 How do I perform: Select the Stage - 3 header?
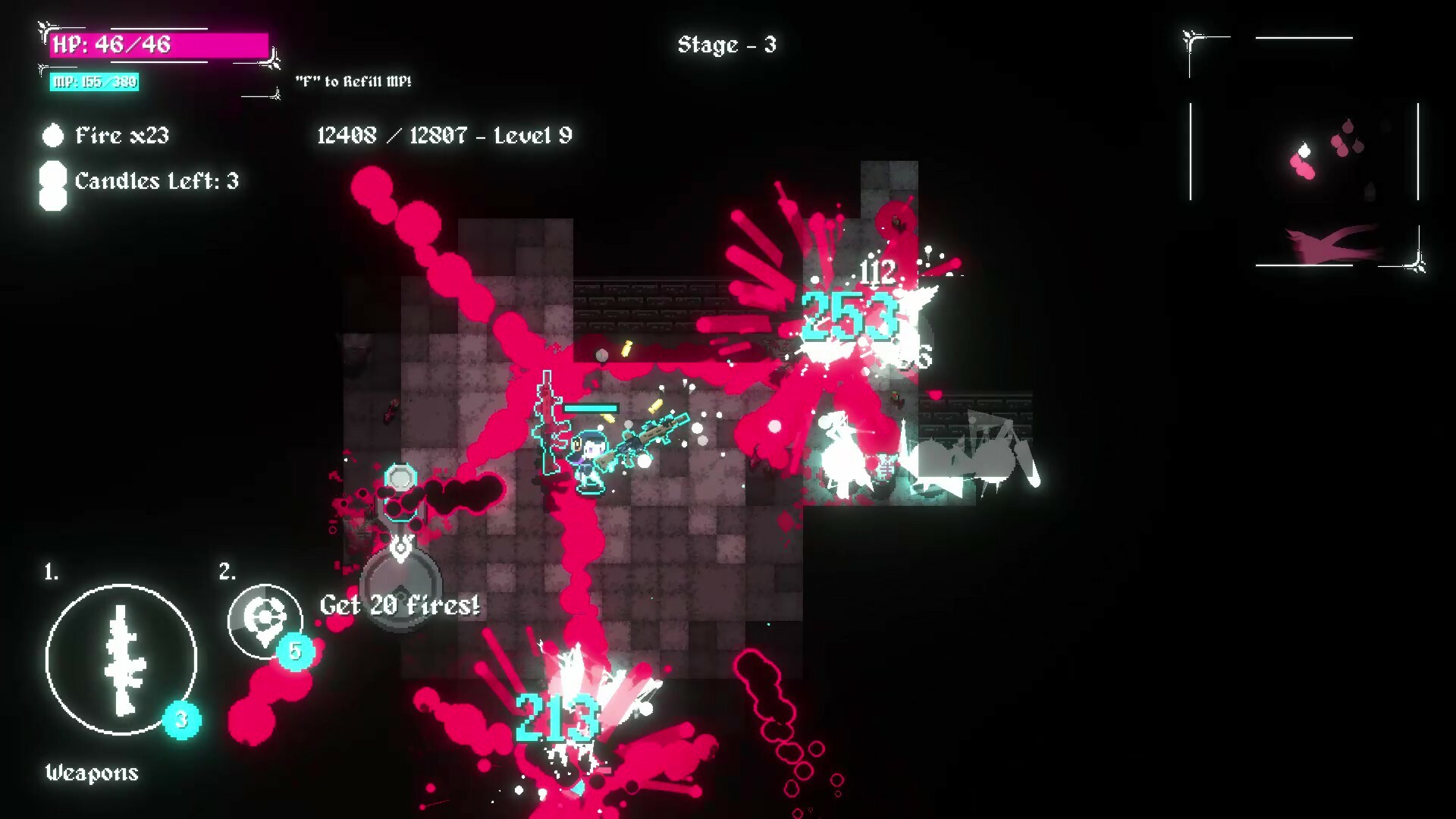[x=726, y=45]
